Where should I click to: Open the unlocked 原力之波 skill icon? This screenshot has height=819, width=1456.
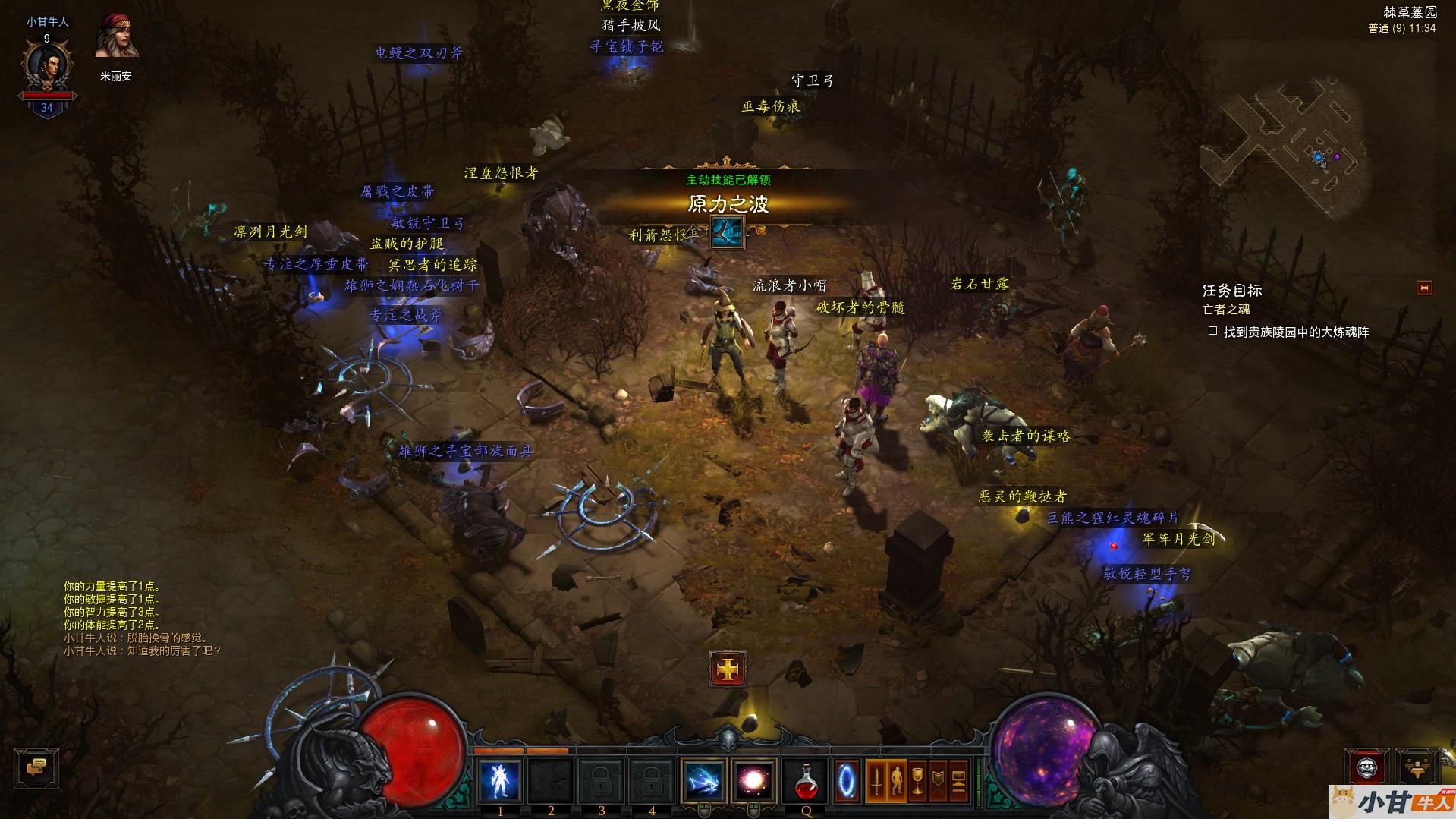coord(727,232)
